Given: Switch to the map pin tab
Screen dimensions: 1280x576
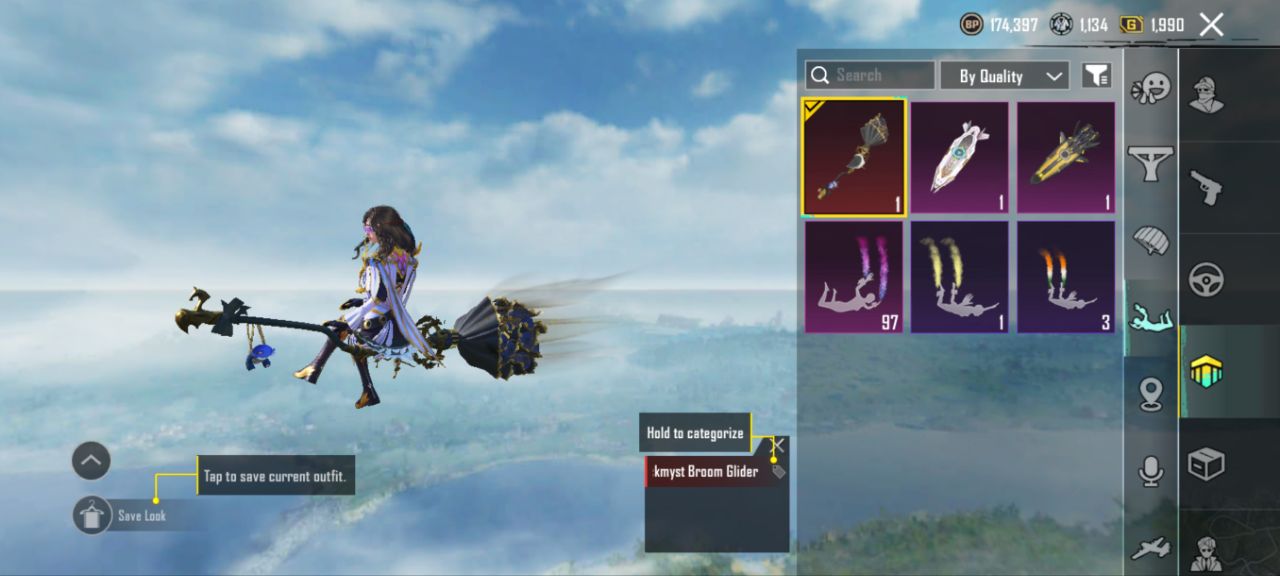Looking at the screenshot, I should (1150, 395).
